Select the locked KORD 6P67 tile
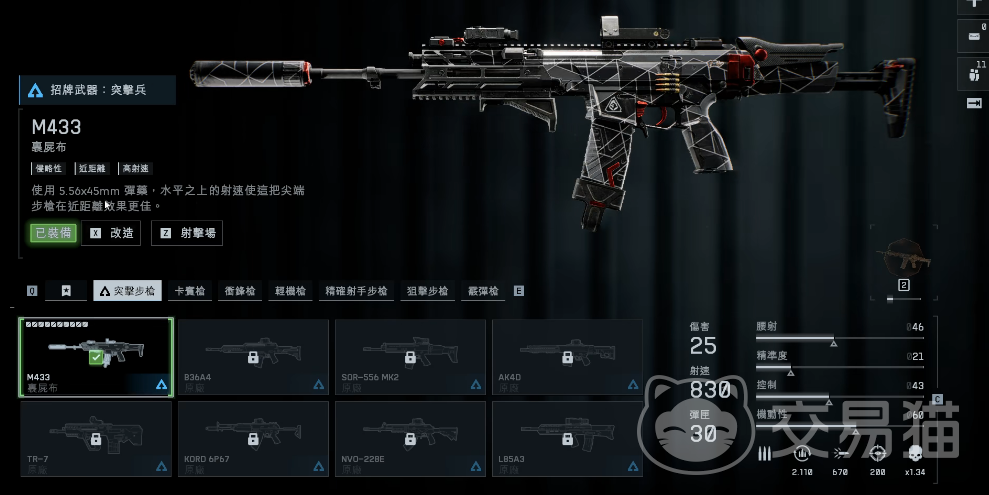The height and width of the screenshot is (495, 989). pyautogui.click(x=253, y=438)
